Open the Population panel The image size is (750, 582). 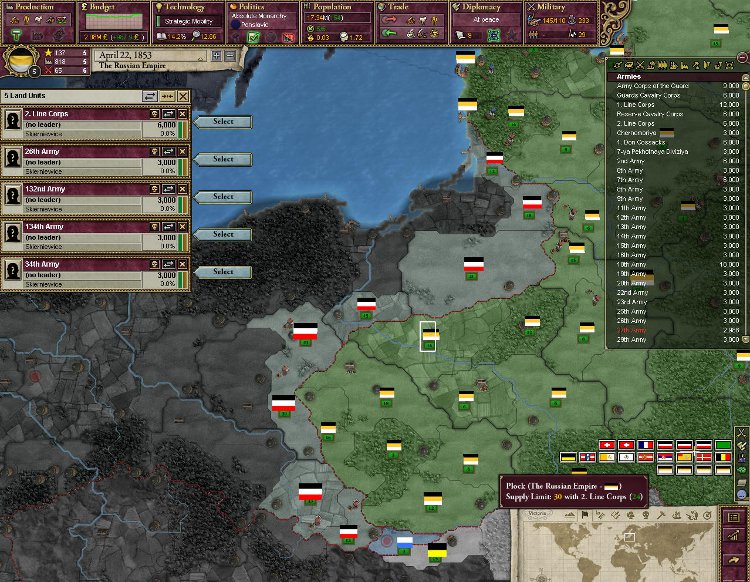[x=334, y=7]
